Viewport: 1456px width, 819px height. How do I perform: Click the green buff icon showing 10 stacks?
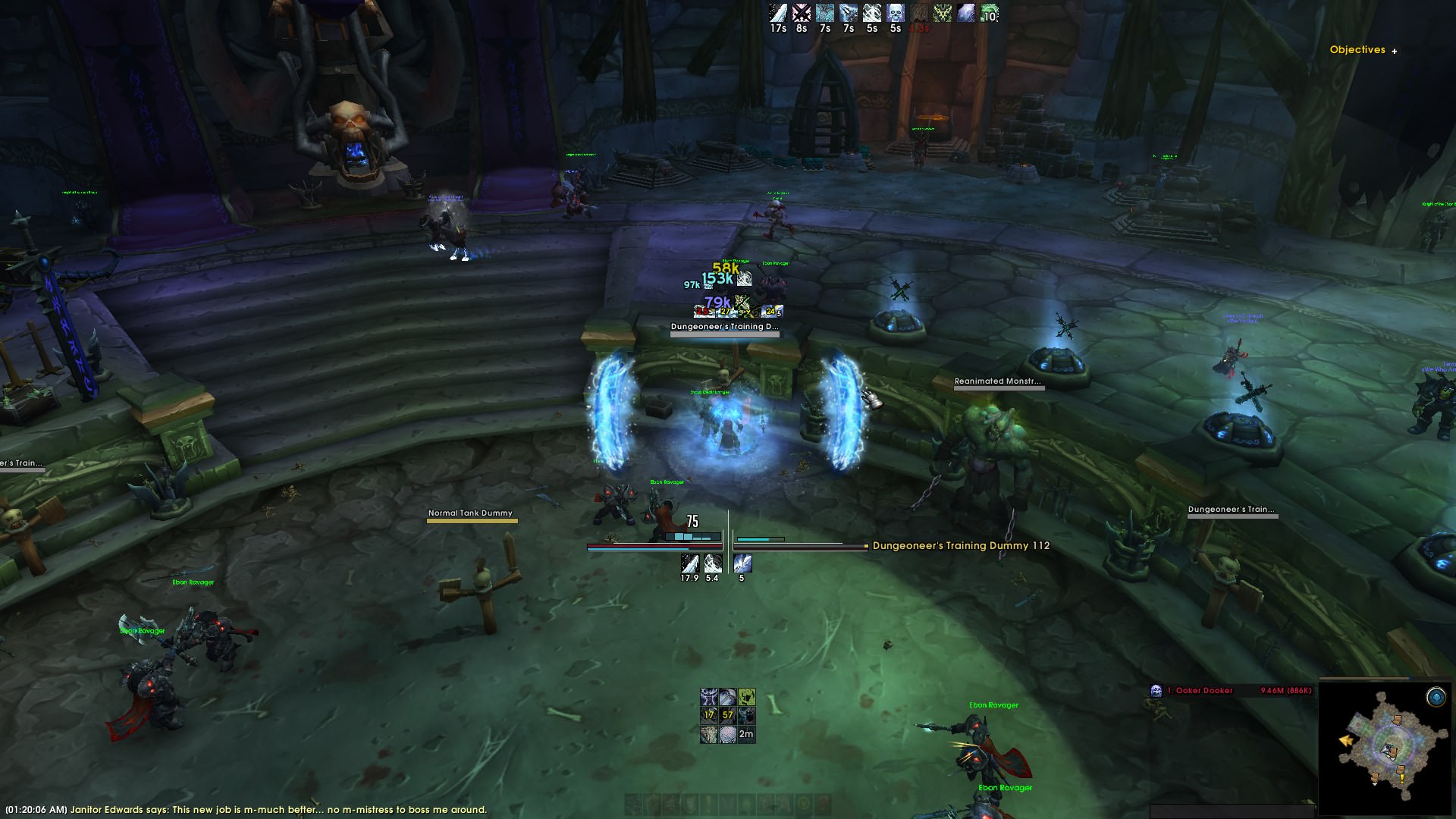(x=989, y=14)
